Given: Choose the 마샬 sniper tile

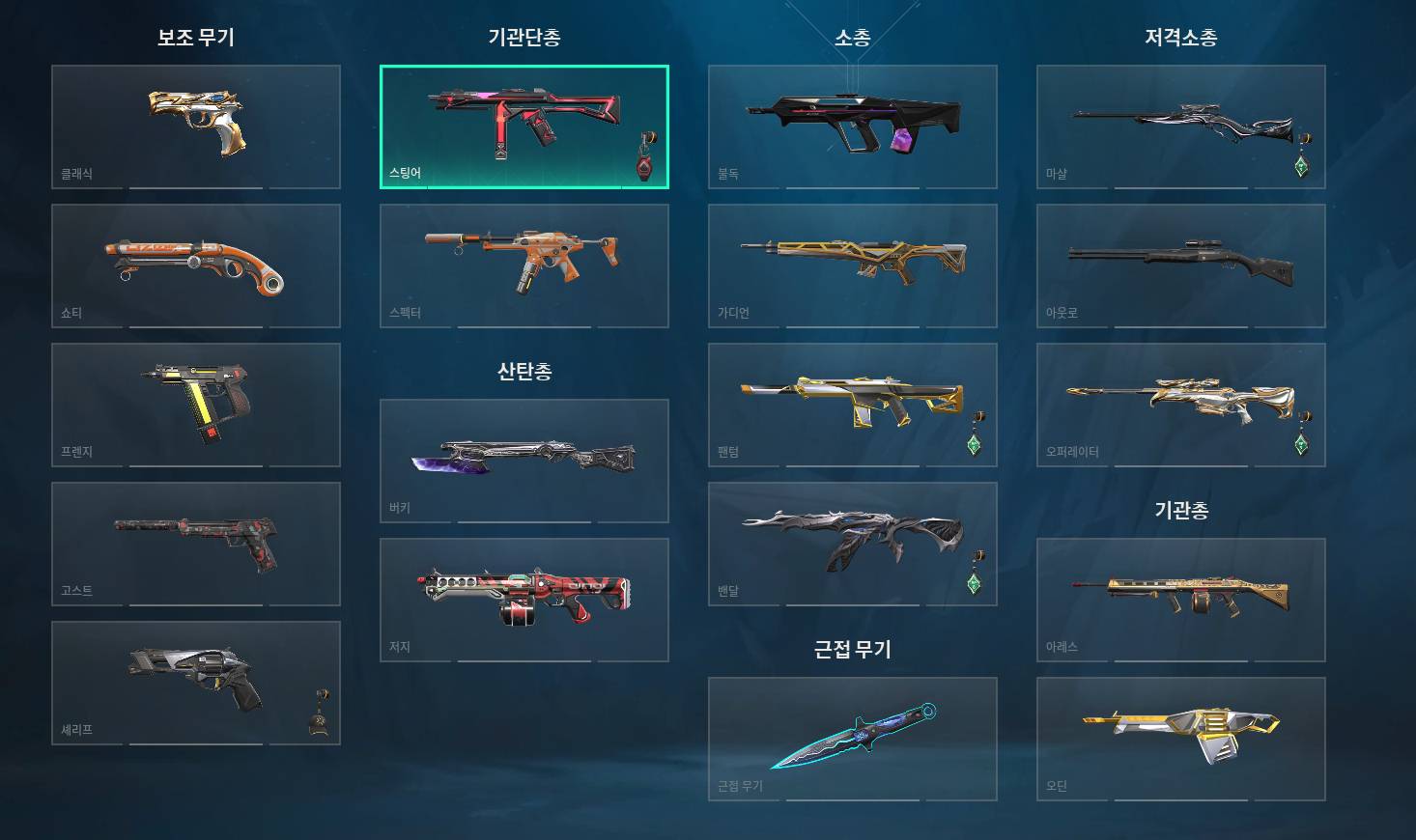Looking at the screenshot, I should click(1181, 126).
